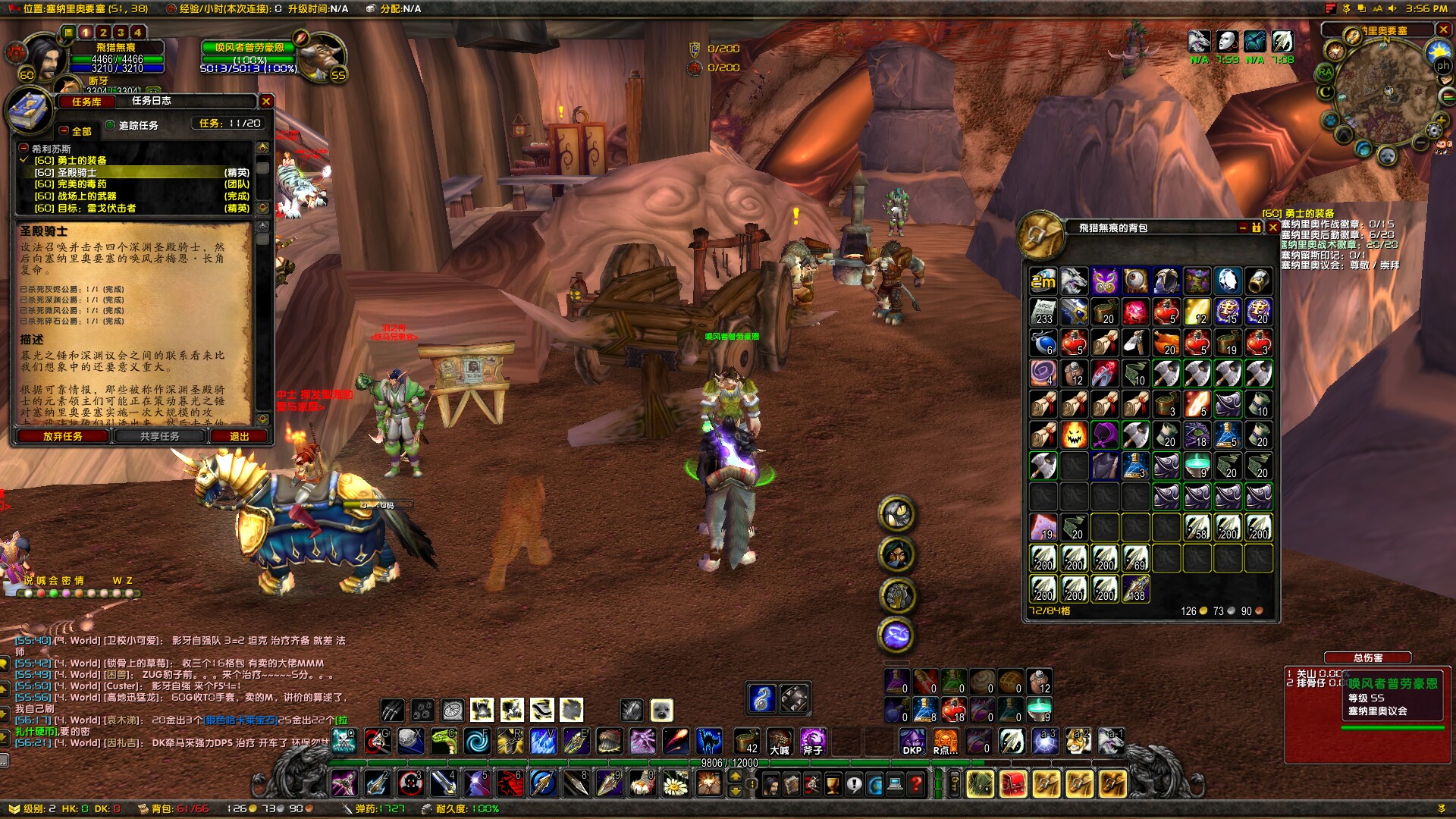Use the red healing potion icon showing 18
Viewport: 1456px width, 819px height.
click(952, 709)
